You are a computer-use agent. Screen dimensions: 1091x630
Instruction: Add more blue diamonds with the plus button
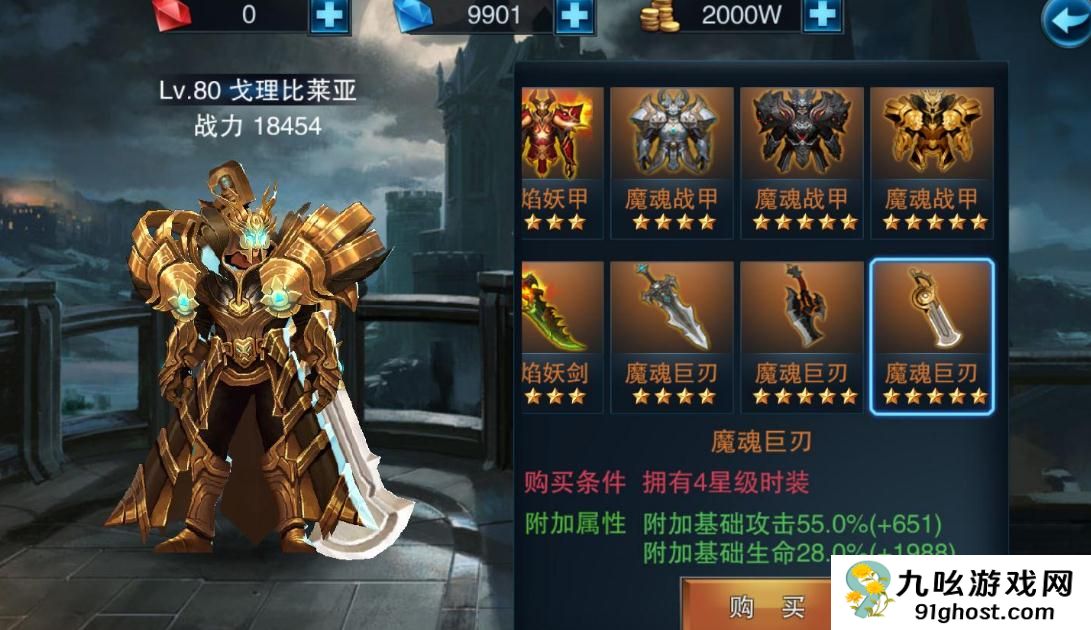[574, 15]
